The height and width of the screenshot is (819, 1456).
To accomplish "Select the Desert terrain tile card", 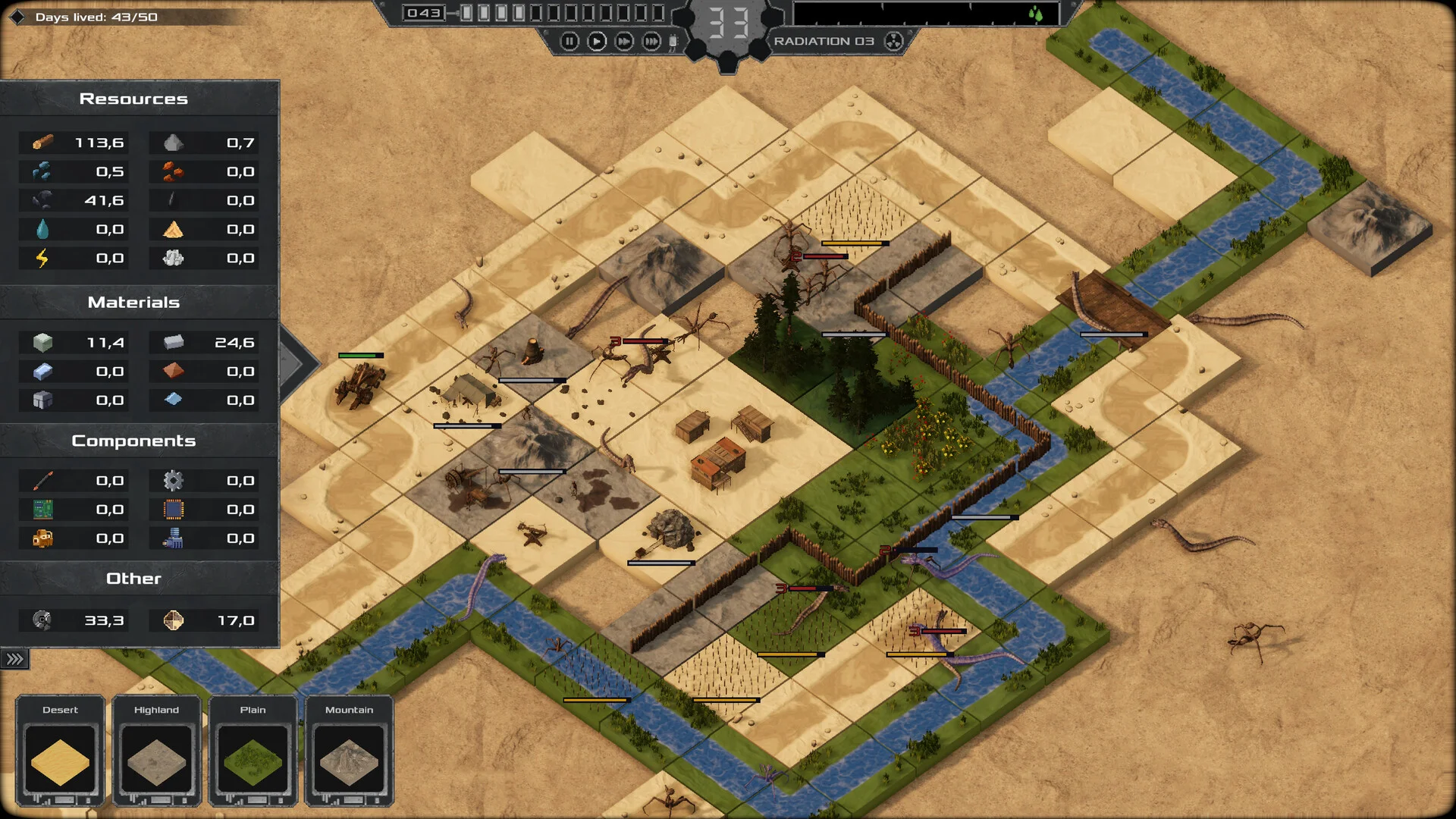I will coord(61,751).
